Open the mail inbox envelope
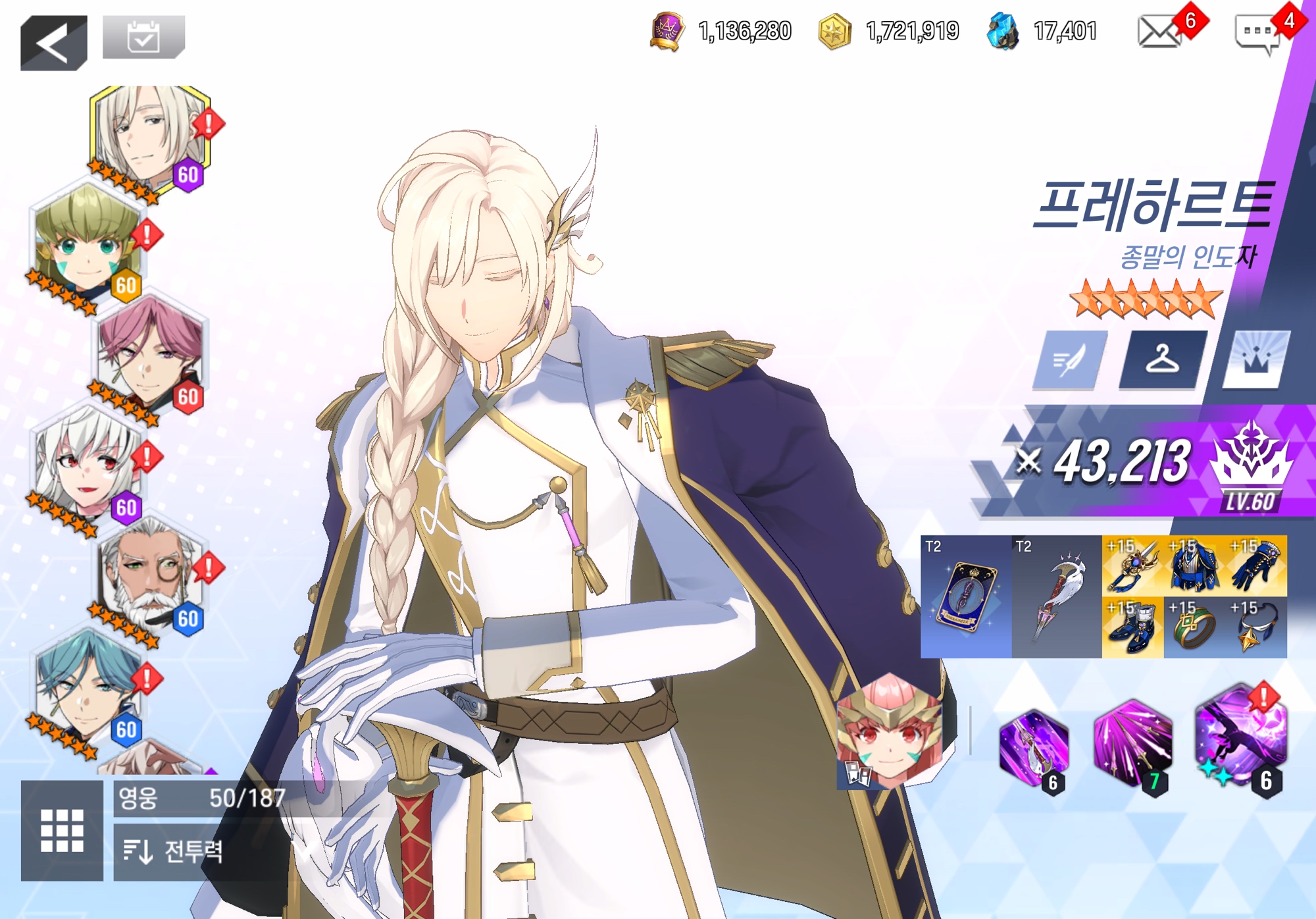The image size is (1316, 919). point(1159,32)
